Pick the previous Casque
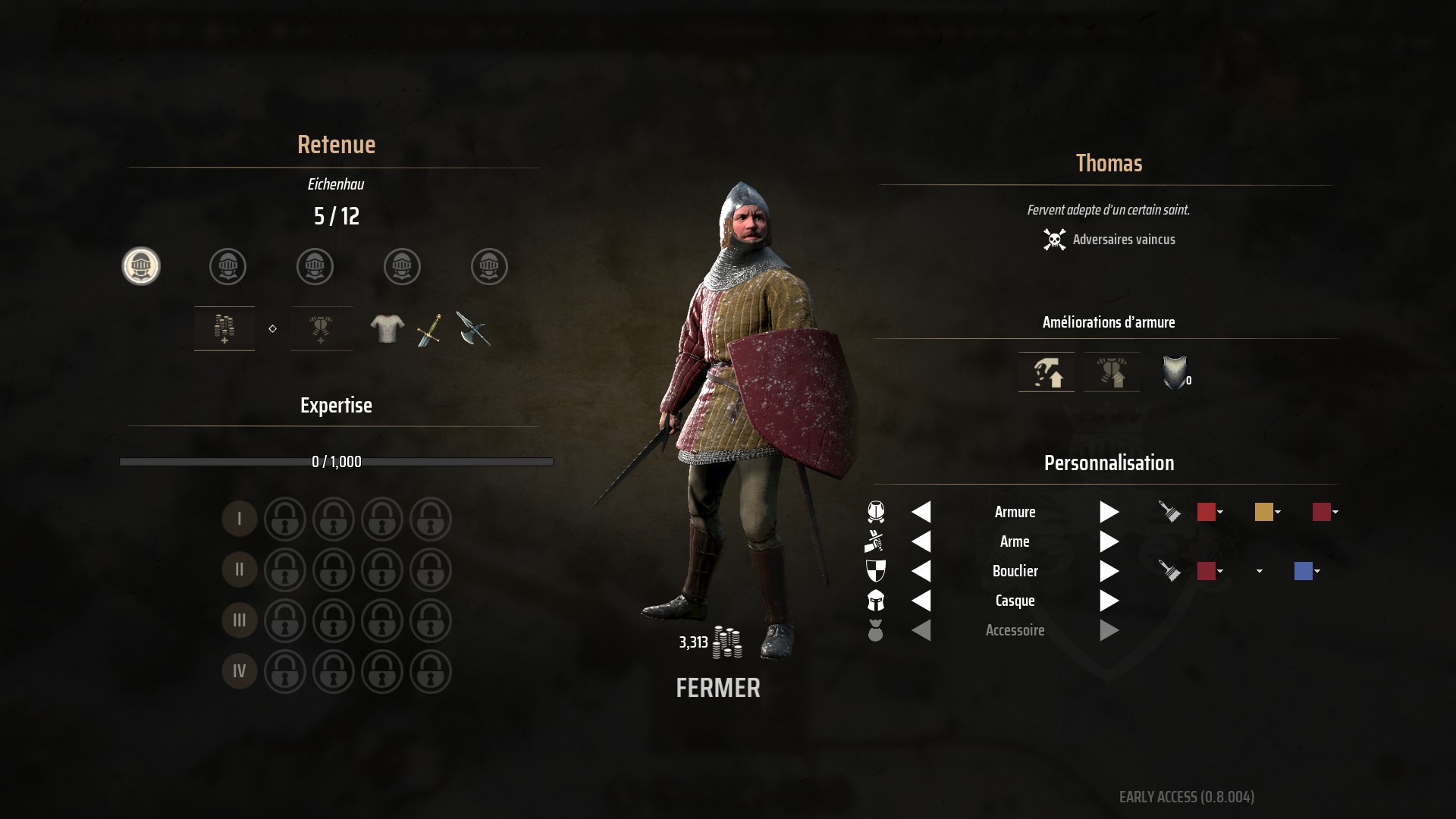 [921, 601]
